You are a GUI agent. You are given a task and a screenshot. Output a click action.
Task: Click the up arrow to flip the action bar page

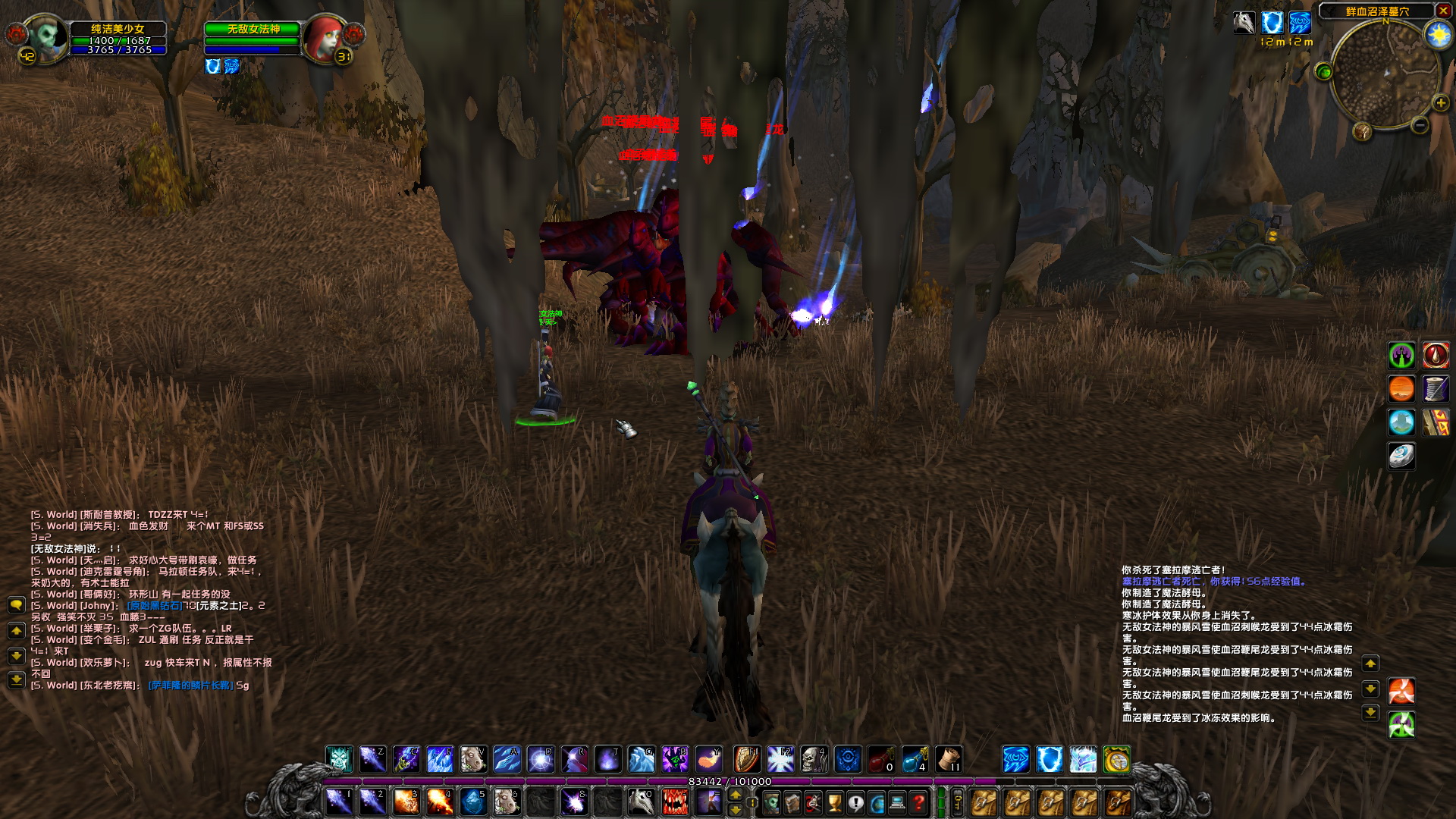735,795
